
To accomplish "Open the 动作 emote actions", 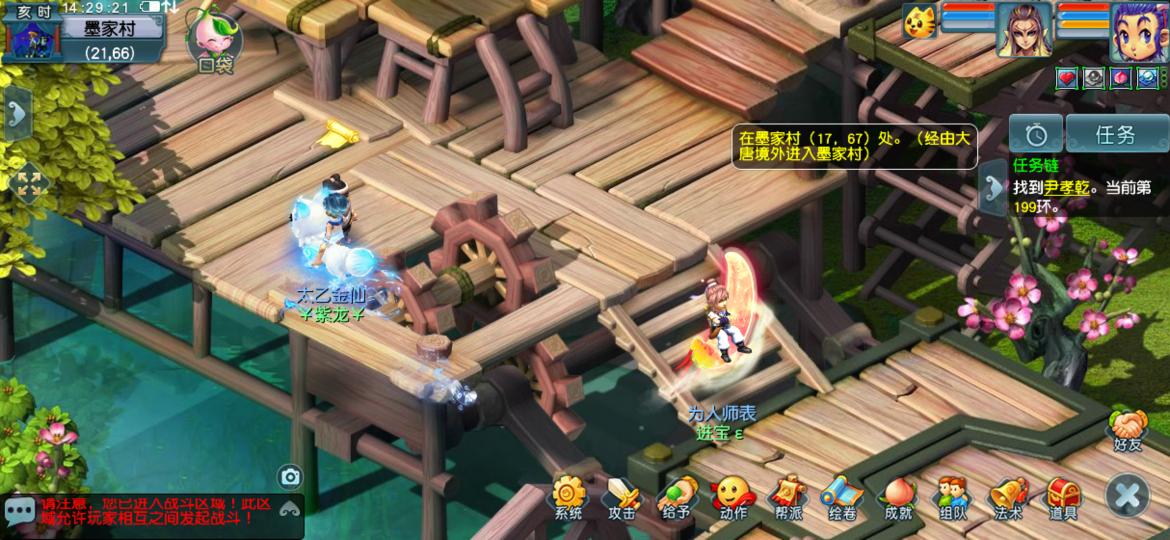I will pos(732,496).
